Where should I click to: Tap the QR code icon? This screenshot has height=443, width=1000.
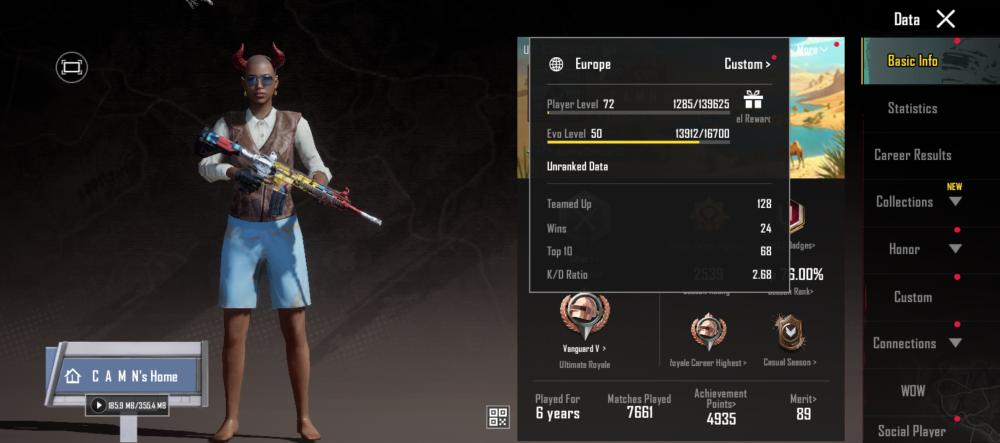point(498,417)
